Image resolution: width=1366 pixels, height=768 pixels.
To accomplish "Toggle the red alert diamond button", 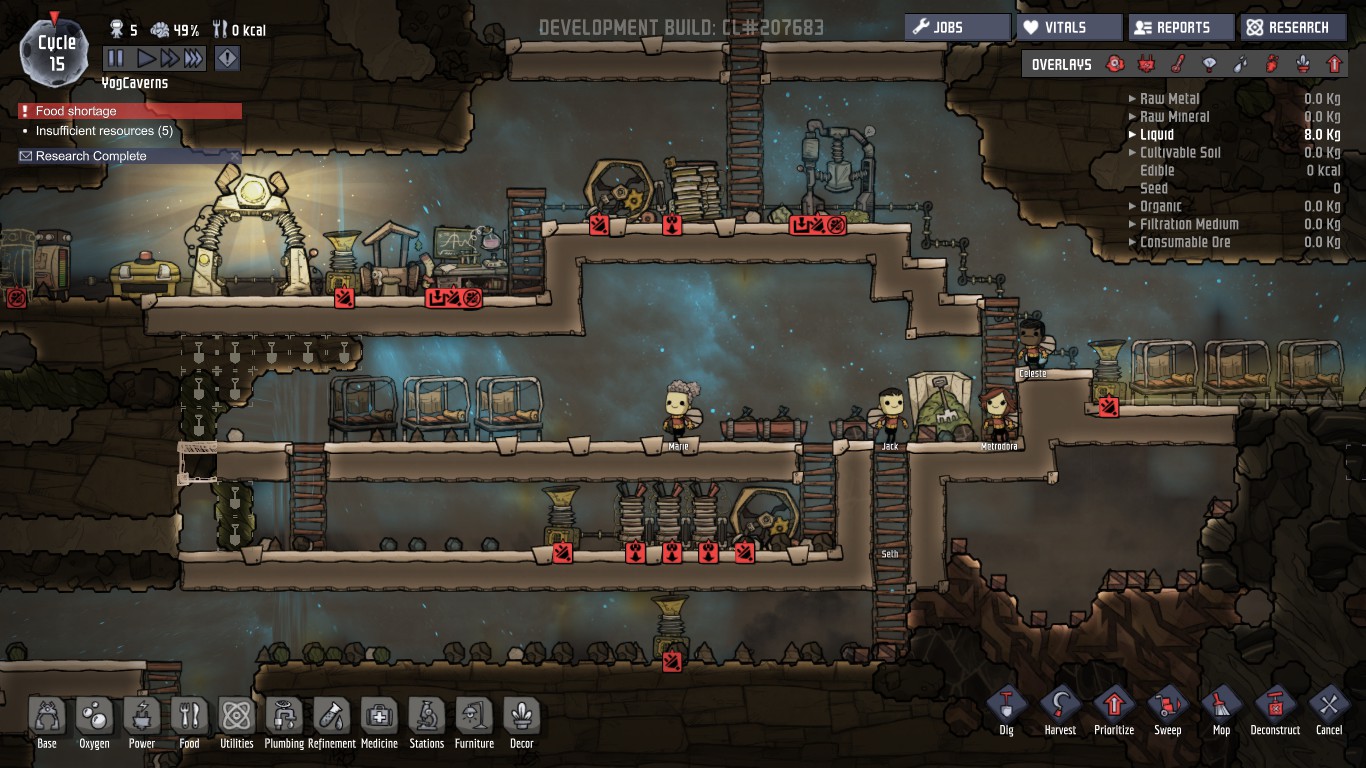I will (227, 59).
